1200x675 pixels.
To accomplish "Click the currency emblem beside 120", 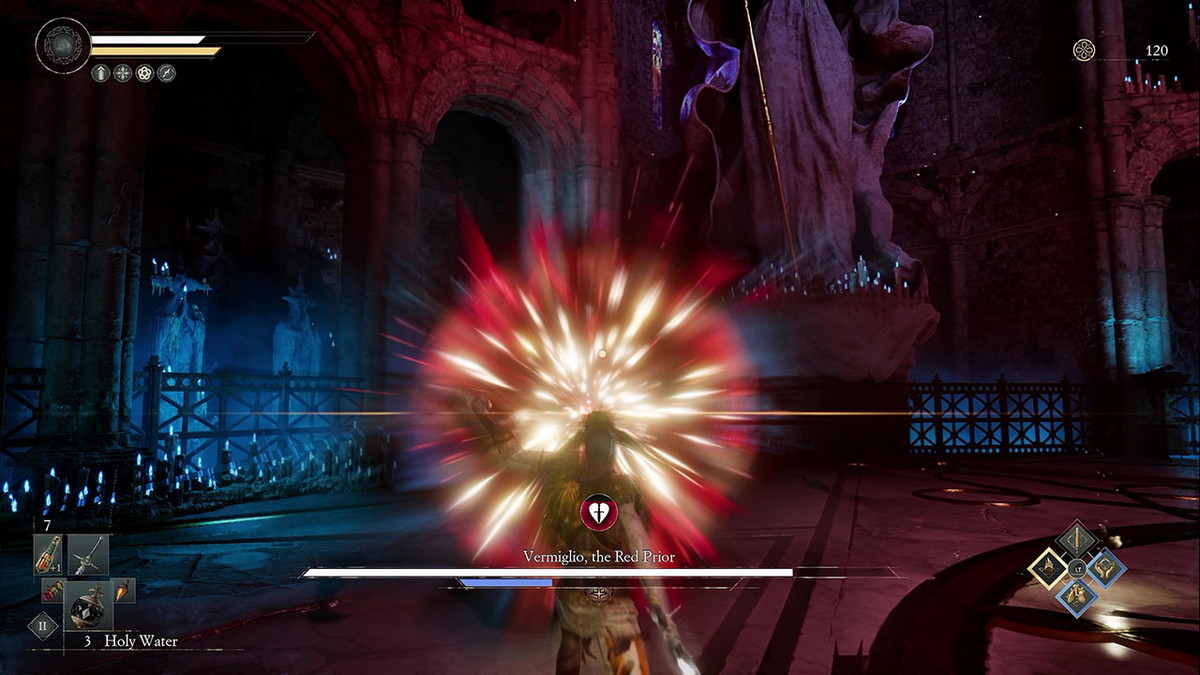I will 1084,50.
